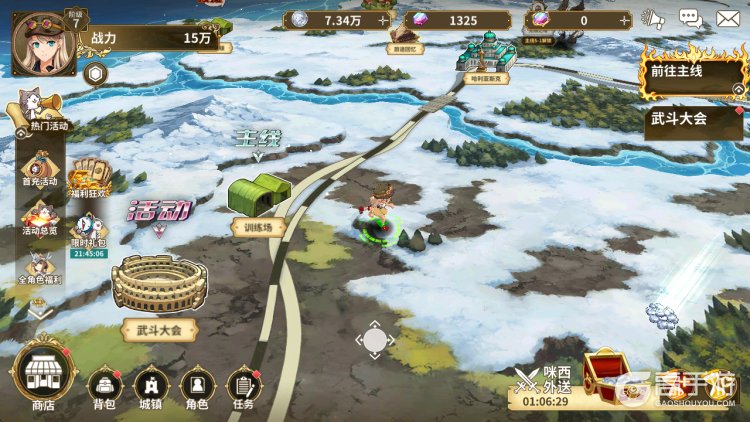Open the 限时礼包 timed gift pack
The height and width of the screenshot is (422, 750).
(88, 231)
